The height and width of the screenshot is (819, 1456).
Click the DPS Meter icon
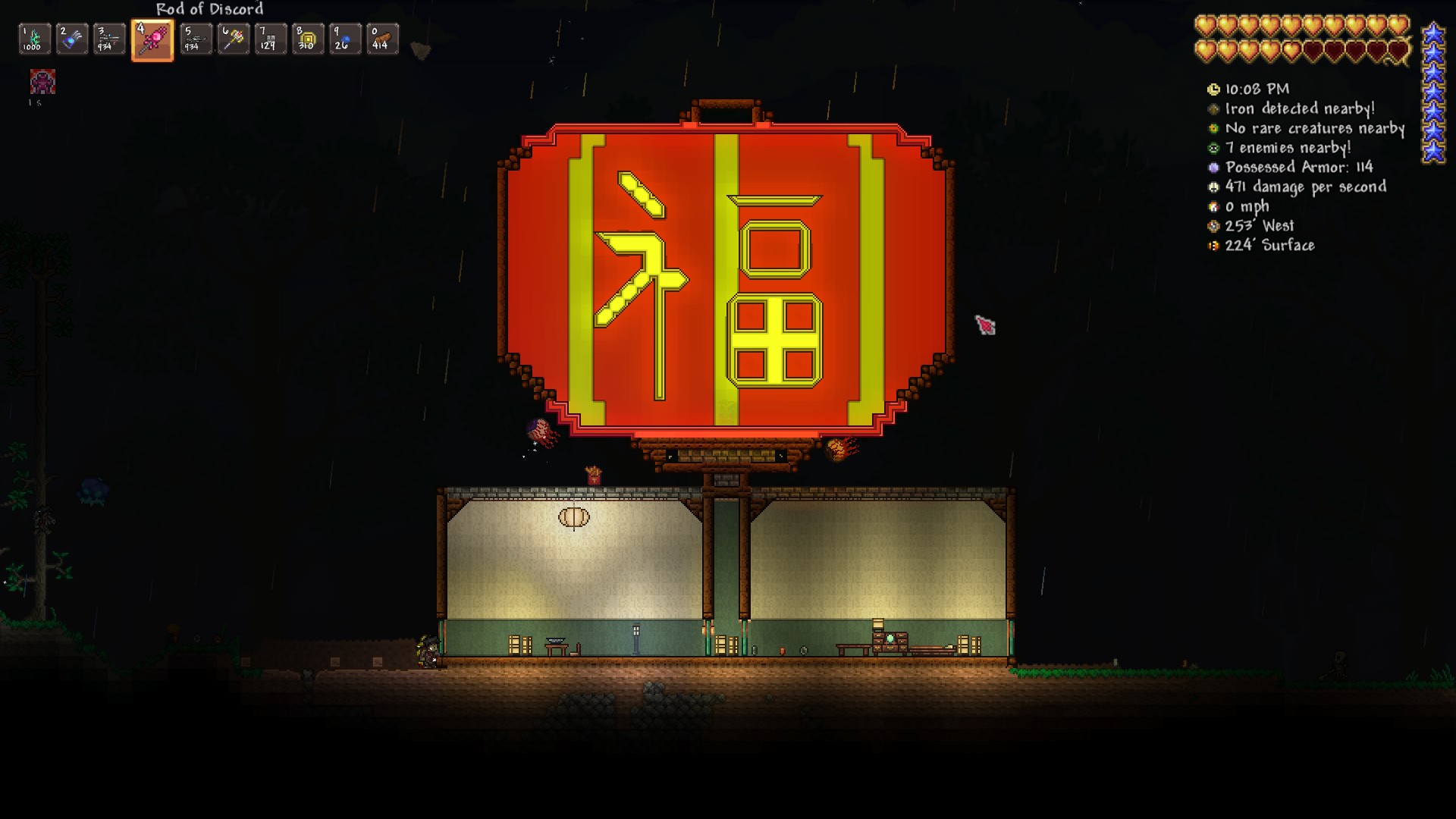pyautogui.click(x=1214, y=187)
